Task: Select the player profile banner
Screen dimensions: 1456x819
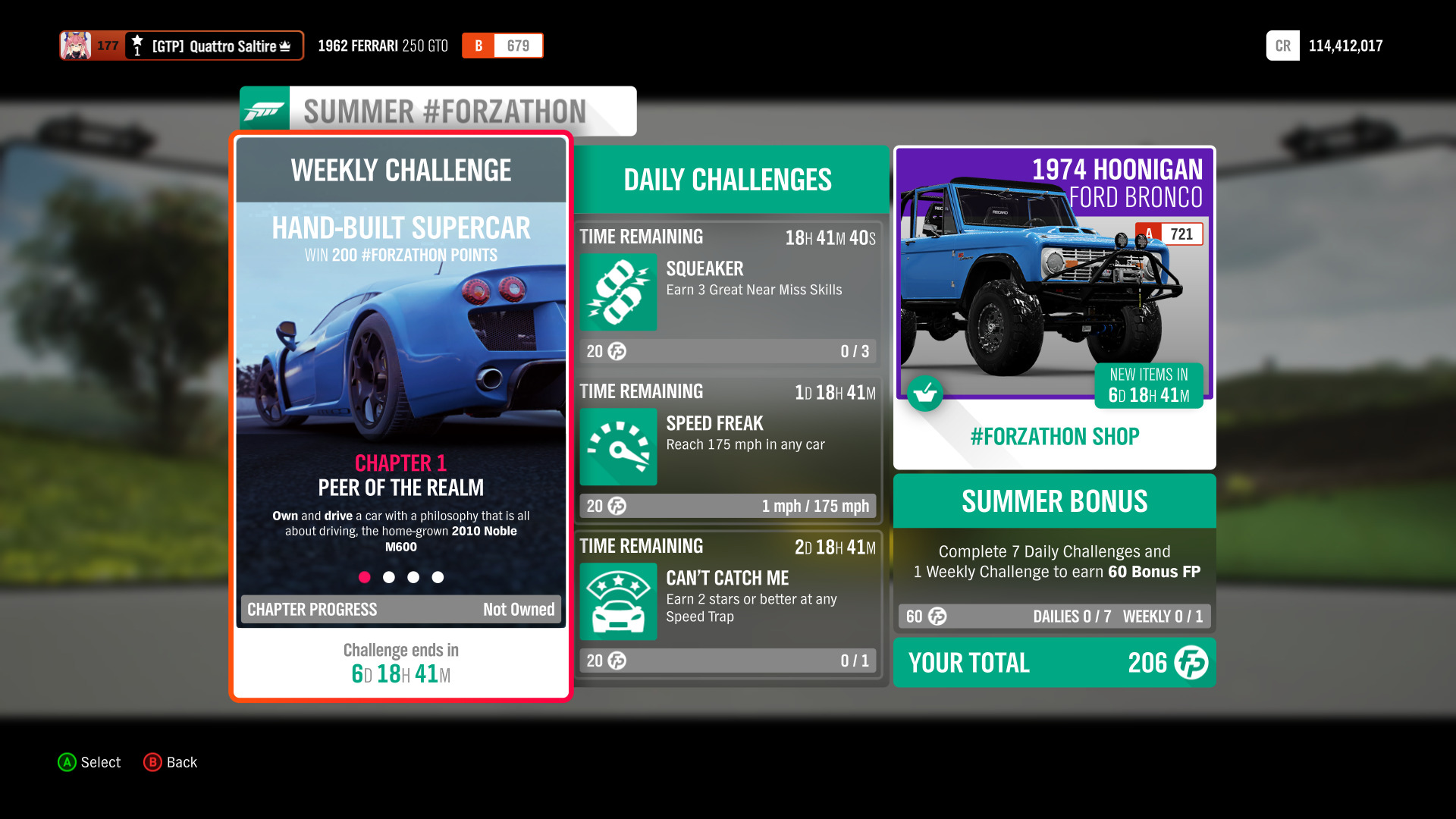Action: 182,45
